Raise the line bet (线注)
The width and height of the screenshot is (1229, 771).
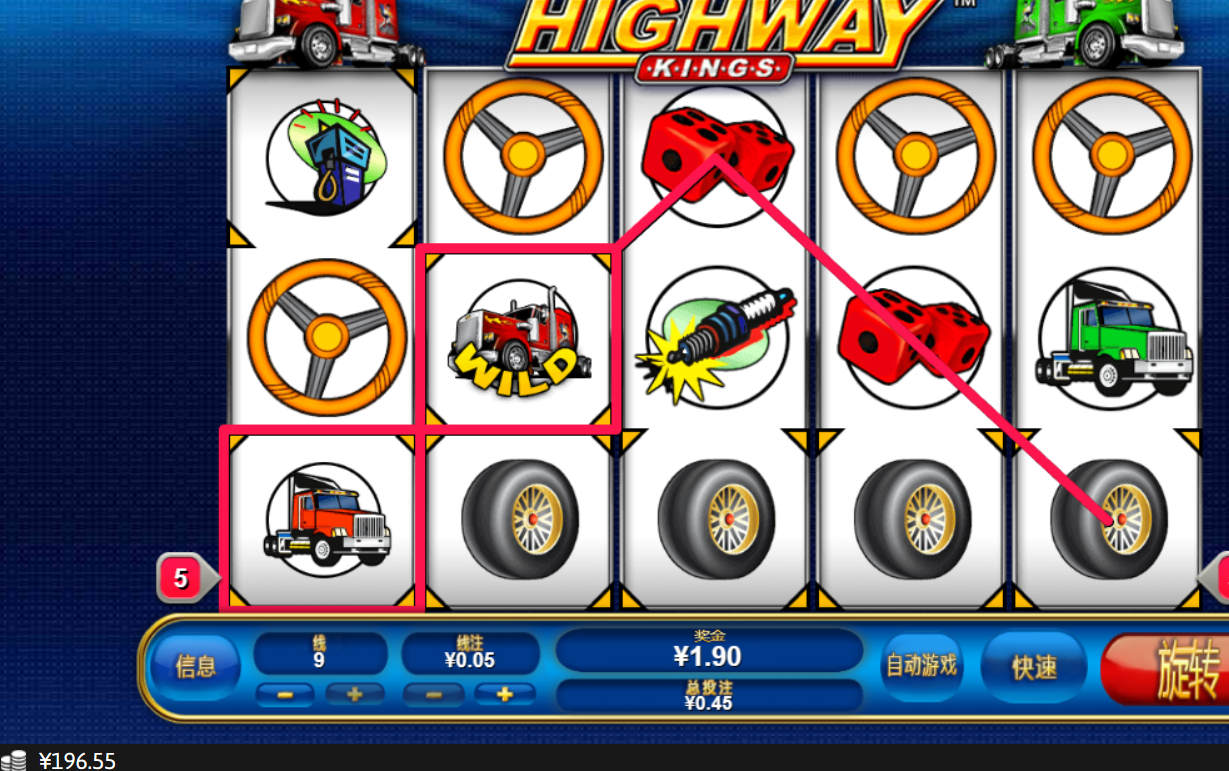pos(504,694)
